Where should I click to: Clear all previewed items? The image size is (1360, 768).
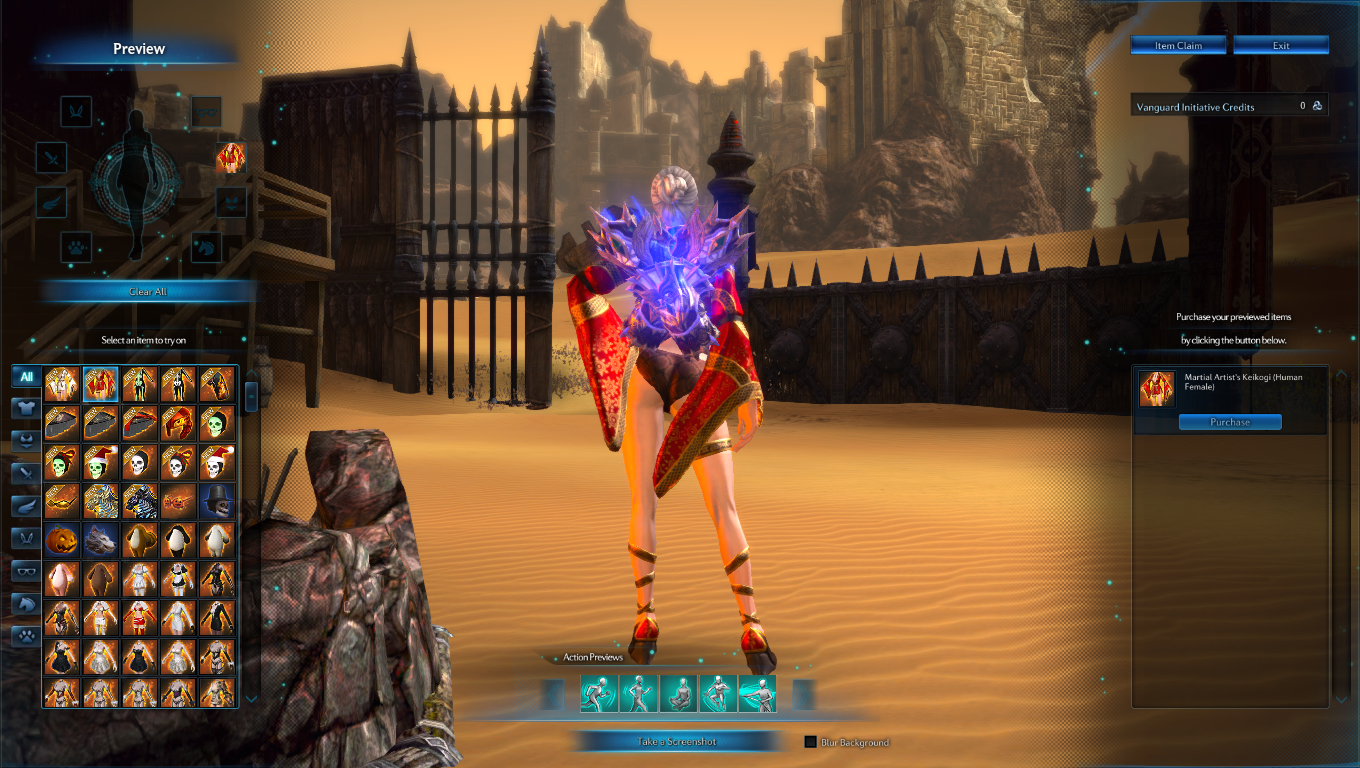click(148, 291)
